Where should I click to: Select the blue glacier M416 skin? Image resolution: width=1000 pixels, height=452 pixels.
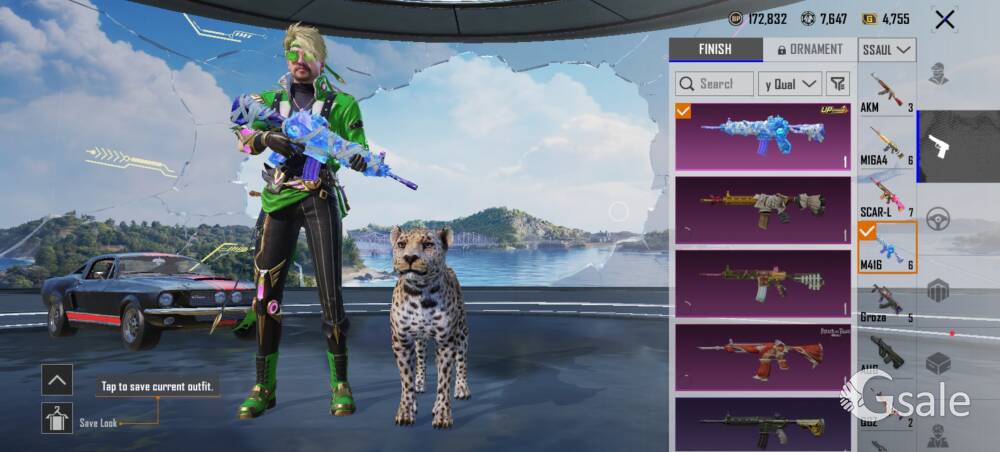763,135
